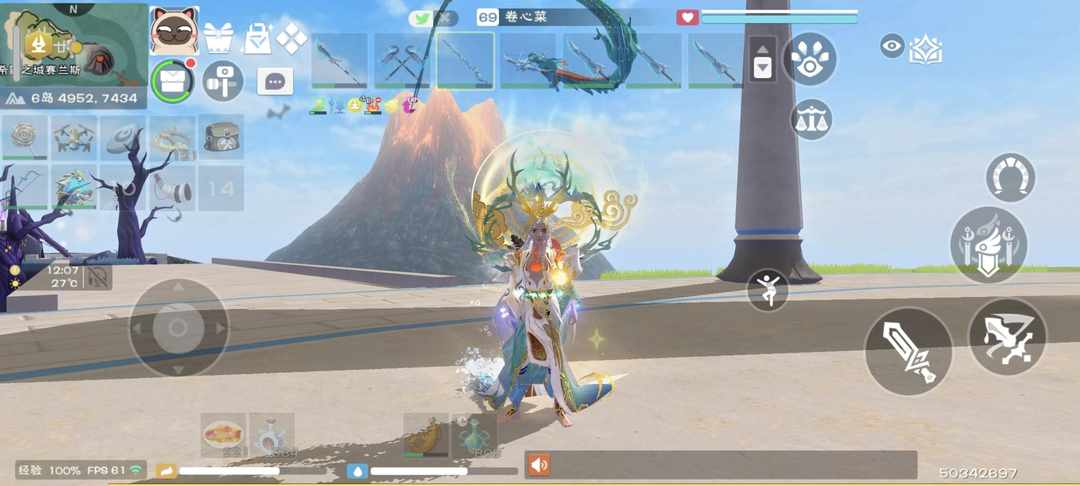Tap the crossbow ranged attack button
This screenshot has width=1080, height=486.
[x=1007, y=337]
